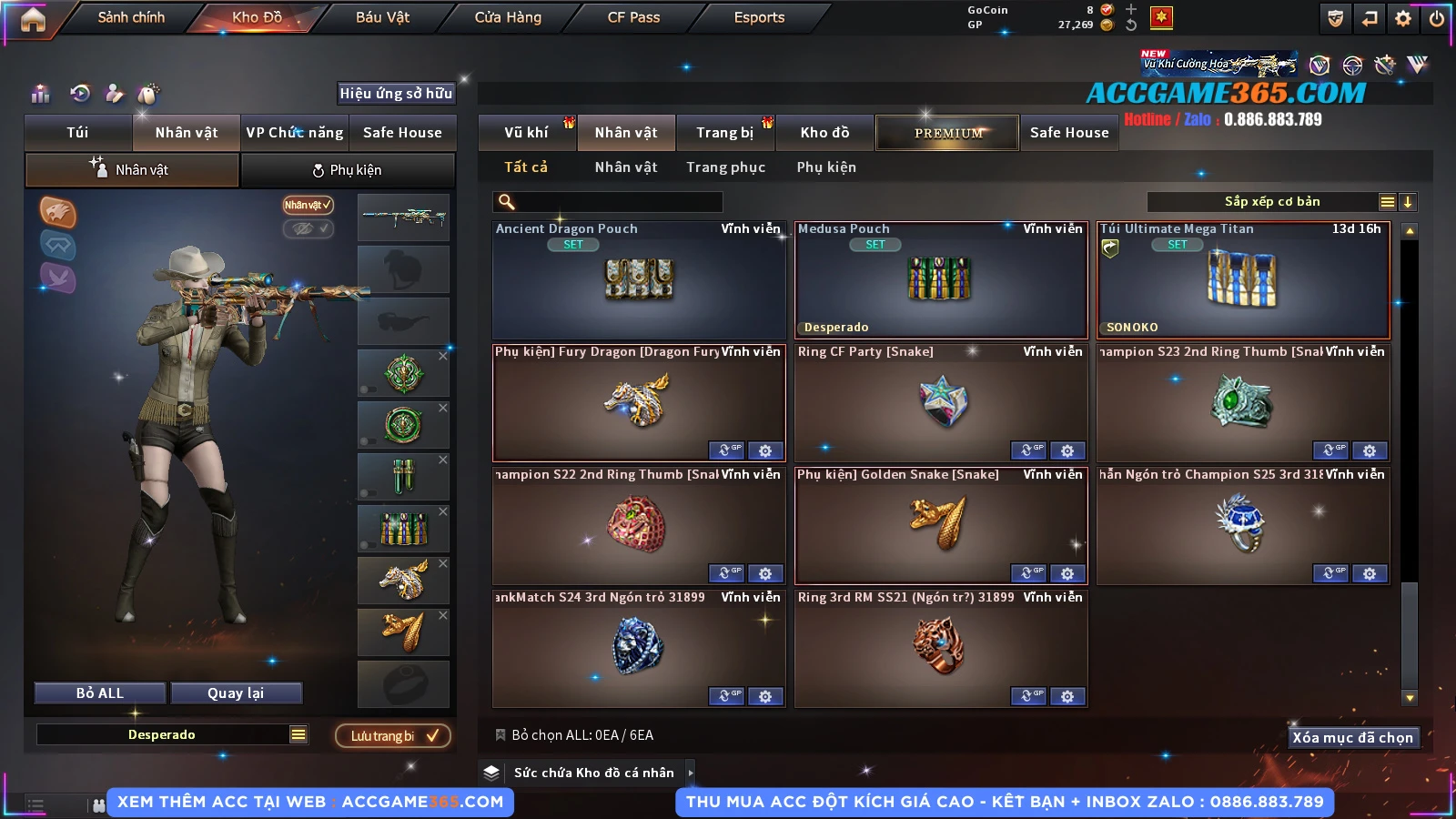Click the Quay lại button
Viewport: 1456px width, 819px height.
(x=236, y=693)
